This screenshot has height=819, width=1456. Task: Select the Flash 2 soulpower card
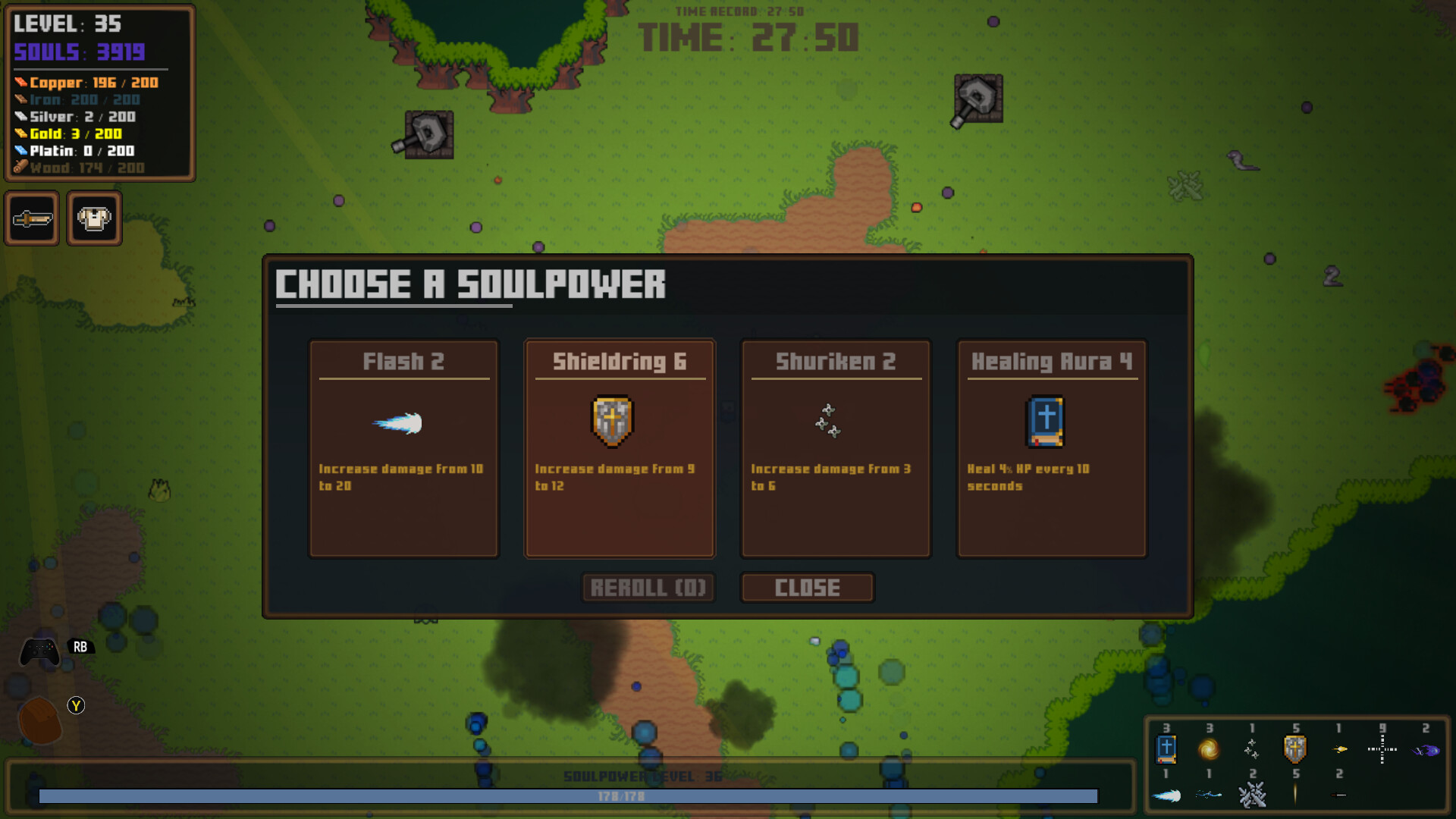(x=403, y=449)
